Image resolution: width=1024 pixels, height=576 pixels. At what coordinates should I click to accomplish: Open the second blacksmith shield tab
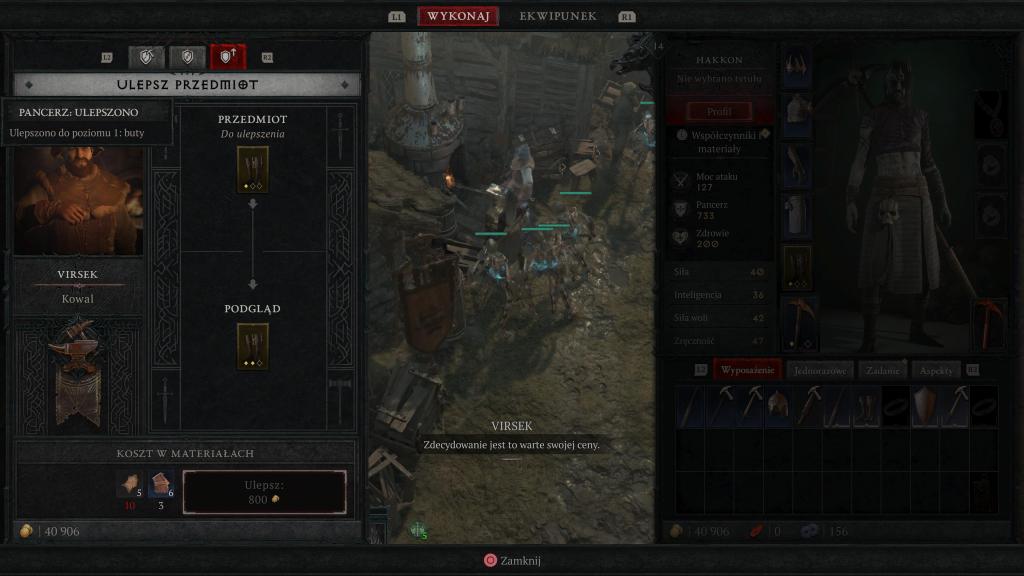coord(187,57)
